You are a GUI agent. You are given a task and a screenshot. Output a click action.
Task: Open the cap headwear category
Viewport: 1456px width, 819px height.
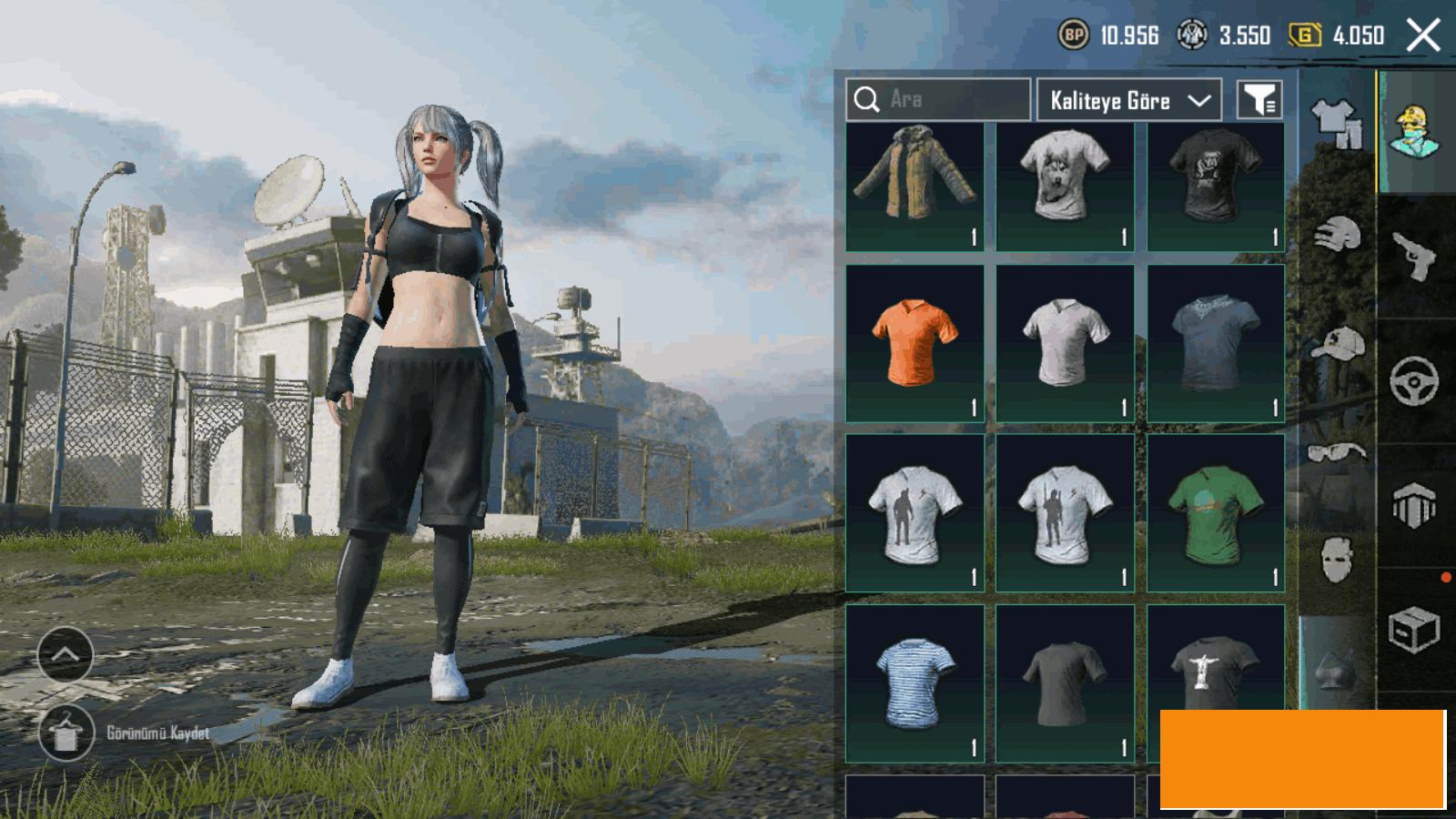point(1337,344)
